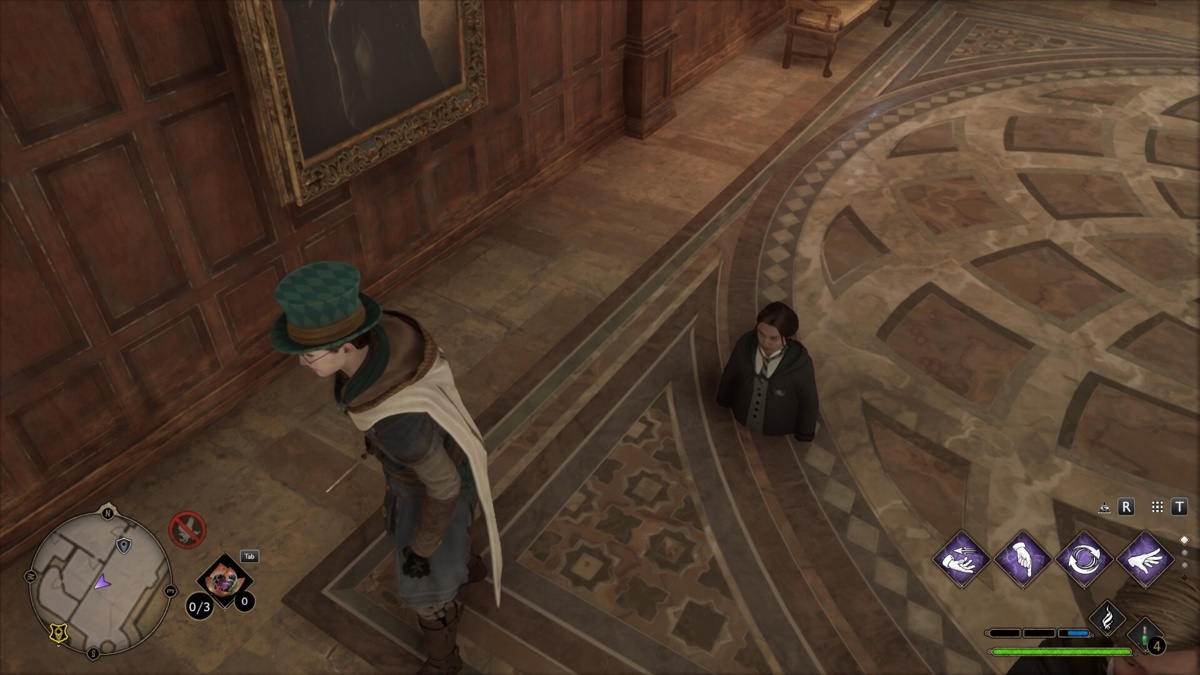Cast the pulling hand with arrows spell
The width and height of the screenshot is (1200, 675).
(962, 558)
